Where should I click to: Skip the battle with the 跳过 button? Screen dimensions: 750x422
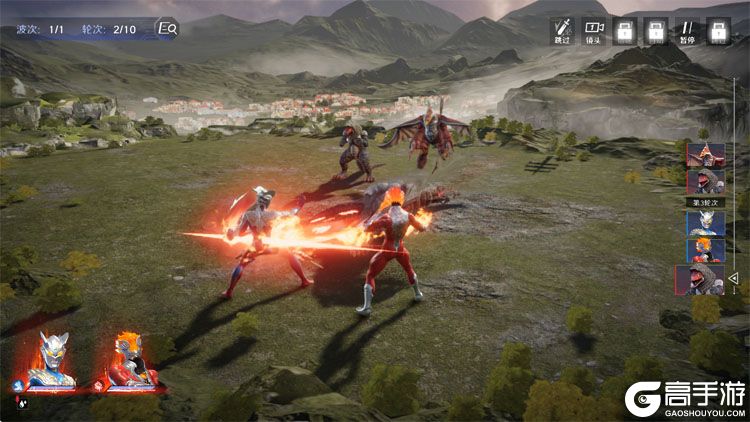[x=563, y=30]
